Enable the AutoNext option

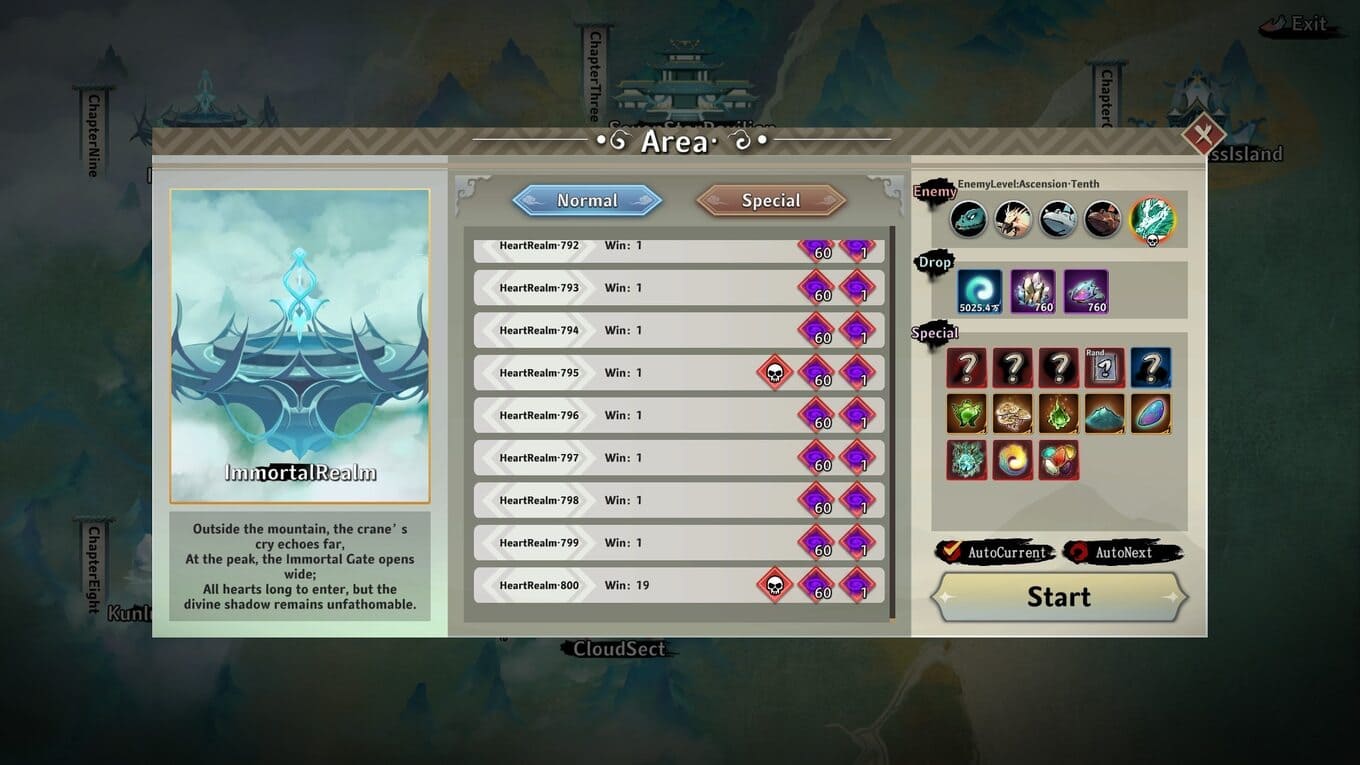coord(1077,552)
